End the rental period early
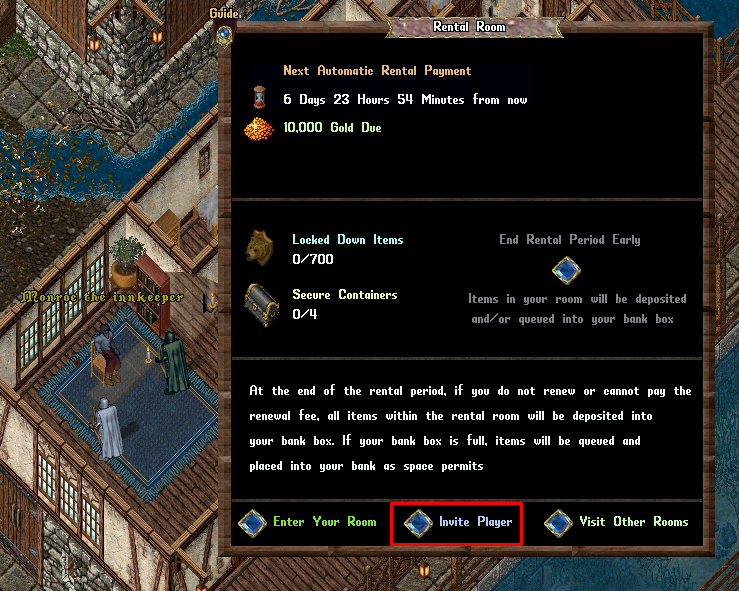This screenshot has height=591, width=739. click(567, 270)
